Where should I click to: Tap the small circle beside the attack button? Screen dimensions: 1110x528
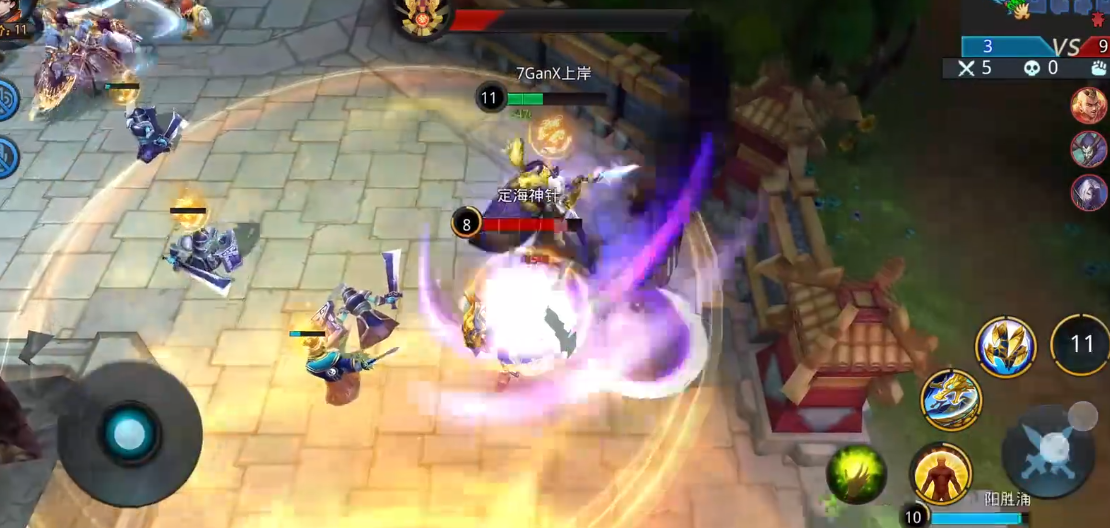coord(1082,415)
